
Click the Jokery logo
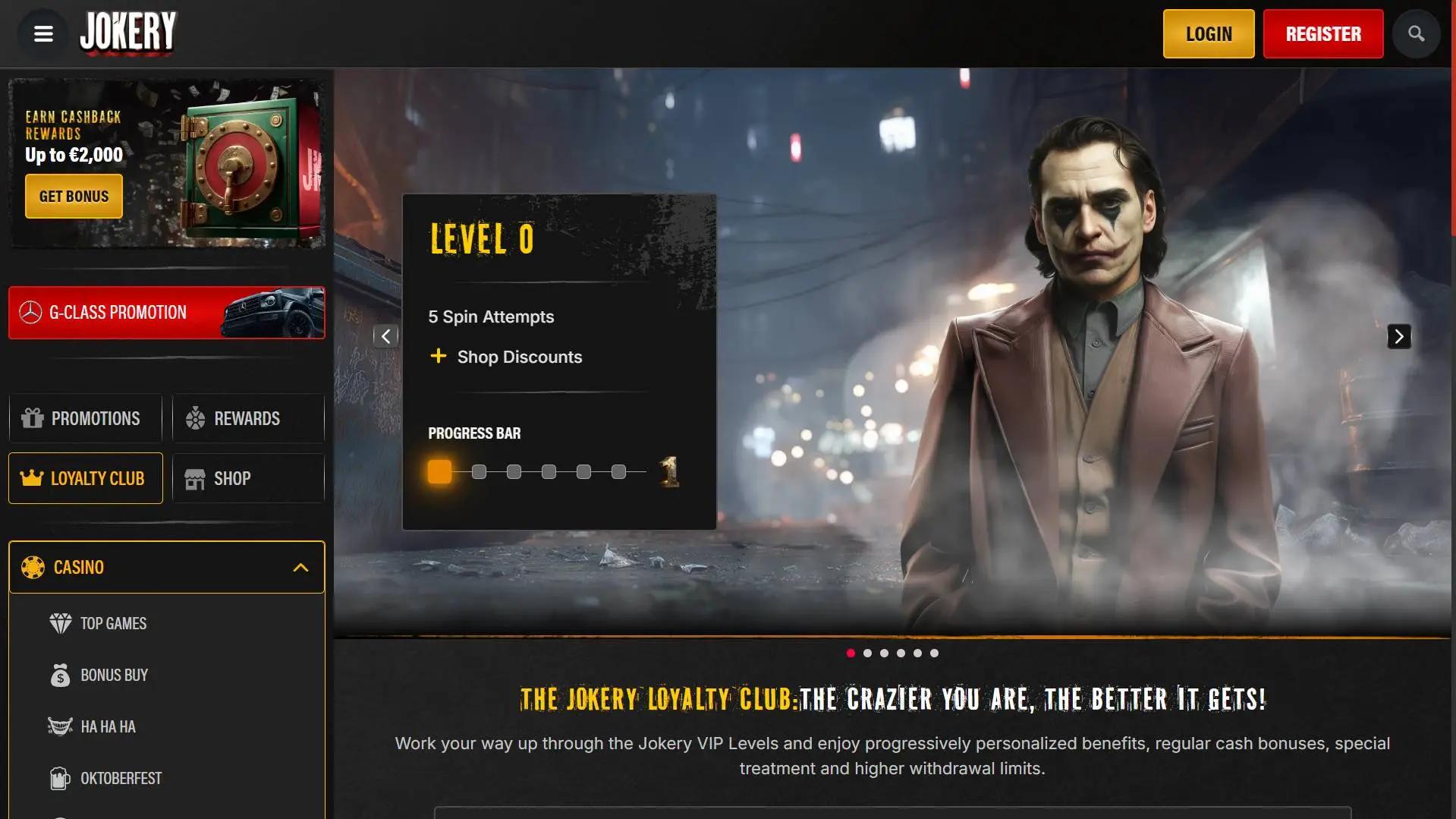[x=127, y=33]
